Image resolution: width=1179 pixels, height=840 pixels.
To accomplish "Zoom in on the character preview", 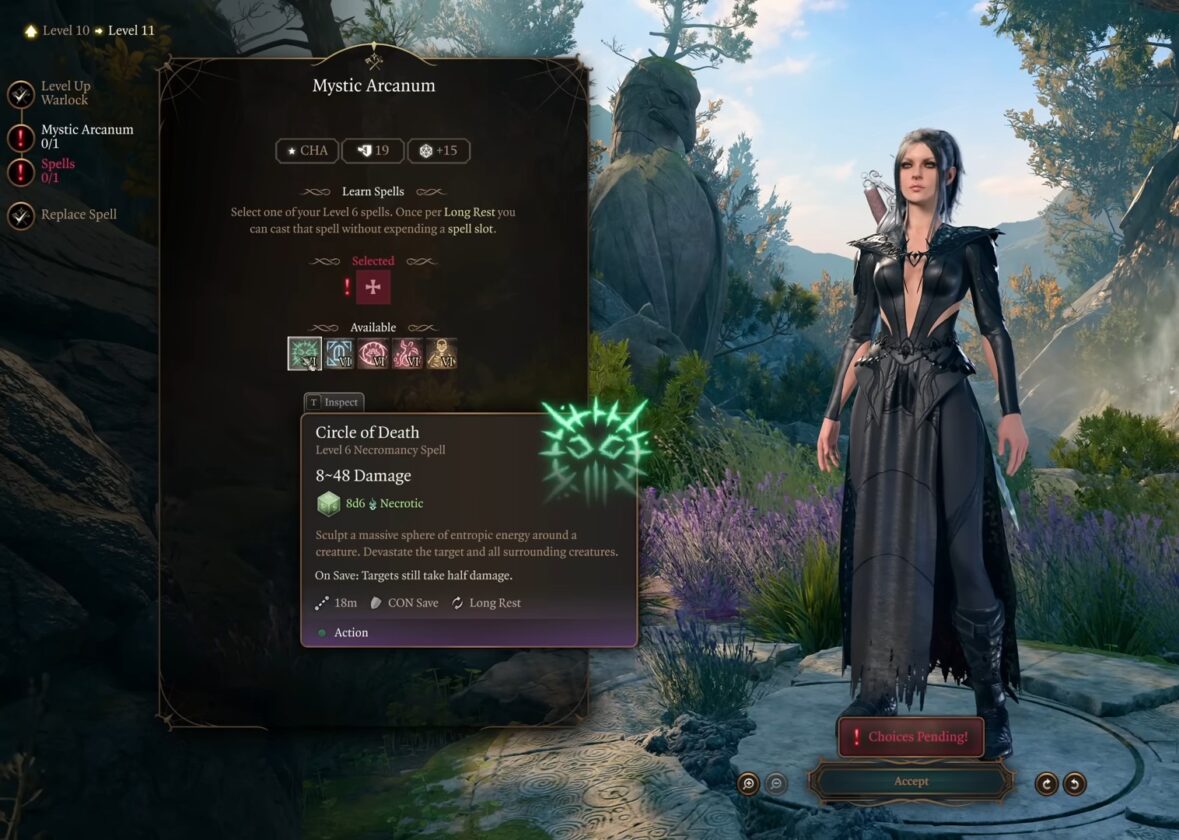I will tap(748, 783).
